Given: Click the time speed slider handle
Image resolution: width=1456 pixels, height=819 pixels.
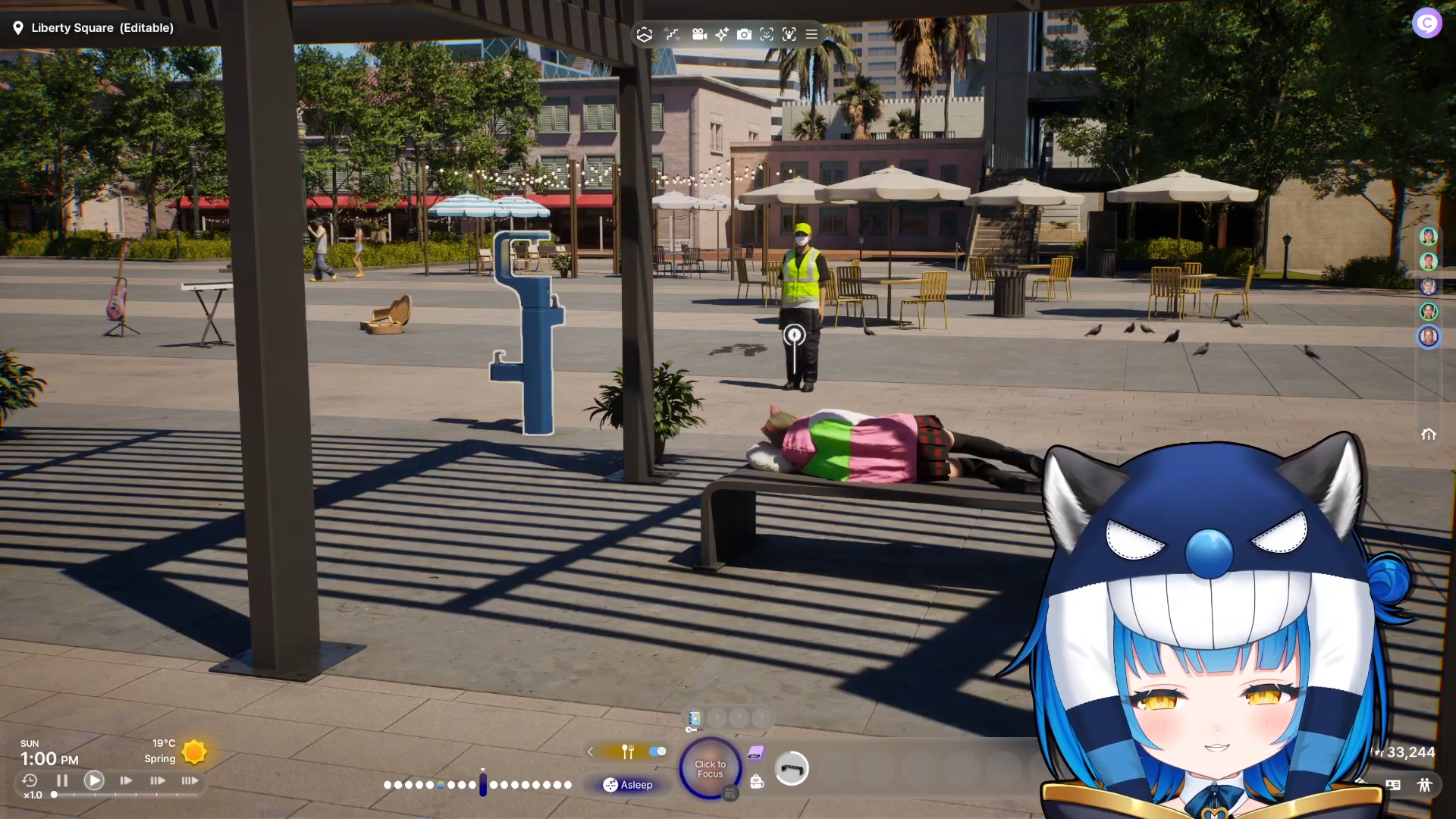Looking at the screenshot, I should pos(54,795).
